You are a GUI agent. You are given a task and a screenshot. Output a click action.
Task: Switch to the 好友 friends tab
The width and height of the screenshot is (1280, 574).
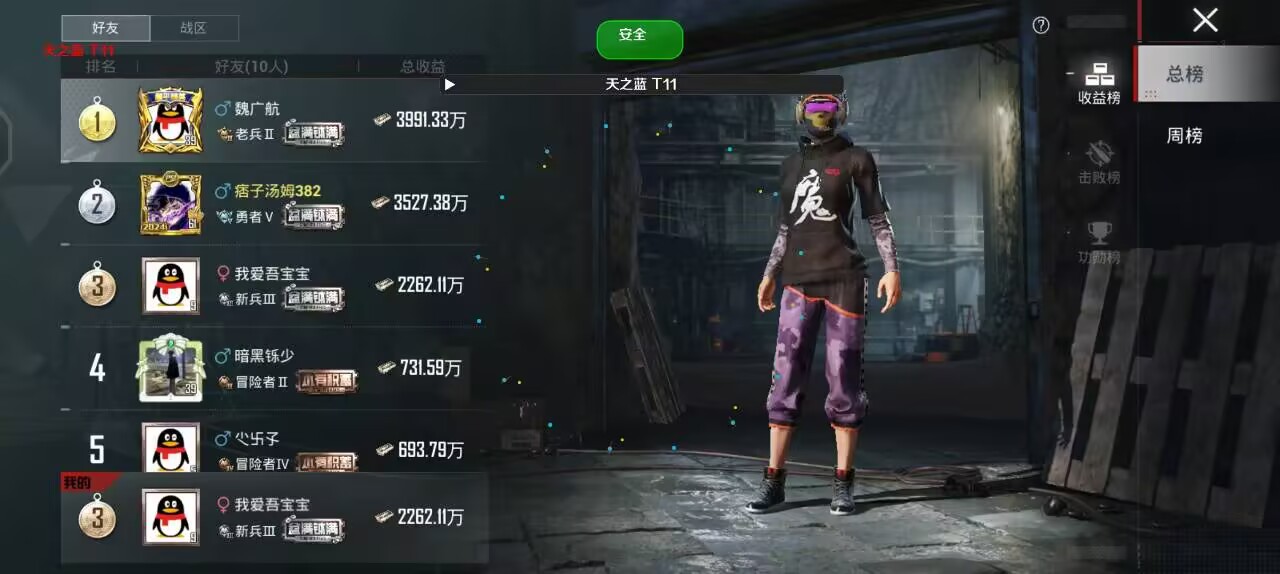(105, 28)
